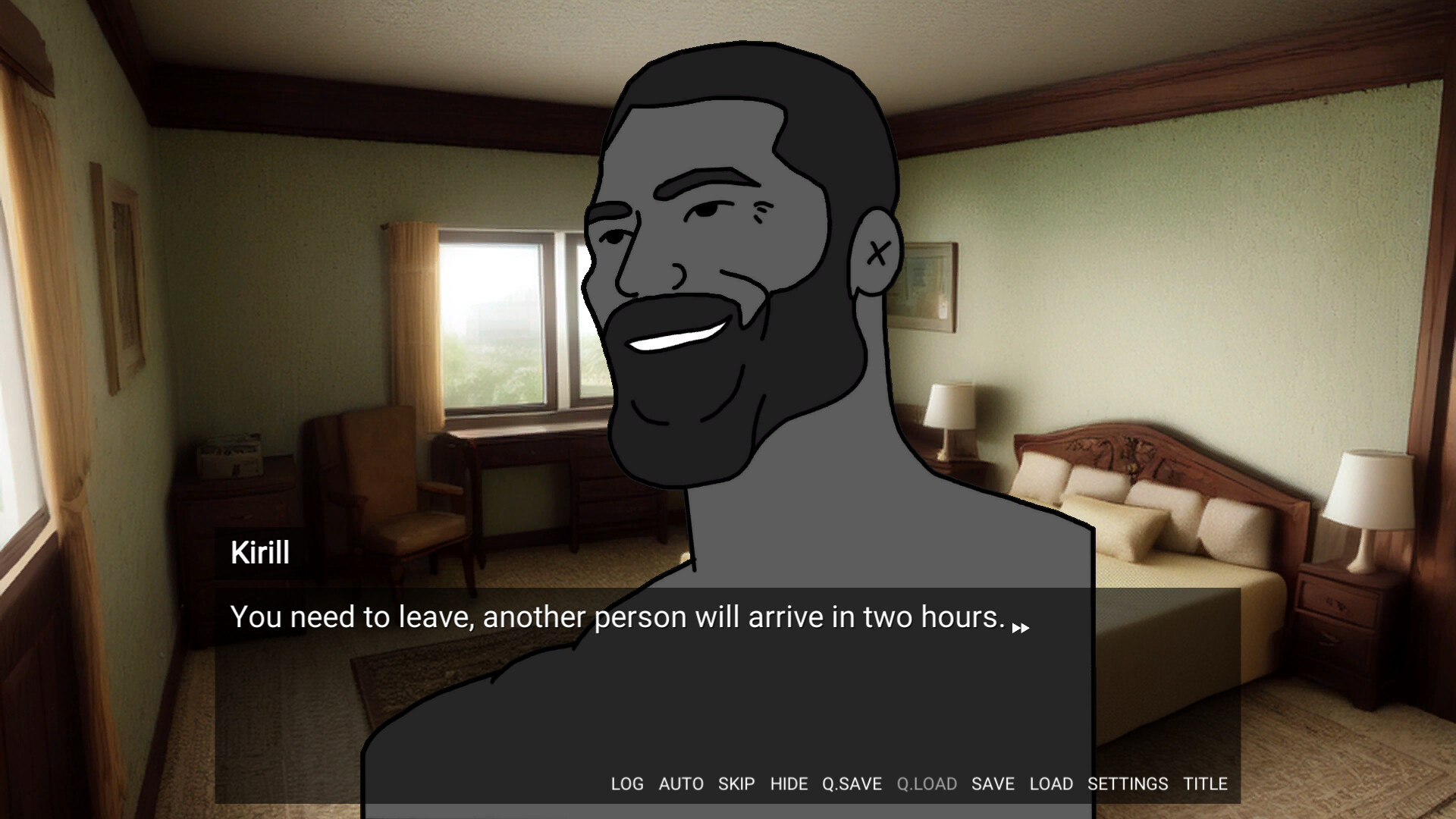This screenshot has height=819, width=1456.
Task: Open the LOAD screen
Action: tap(1050, 784)
